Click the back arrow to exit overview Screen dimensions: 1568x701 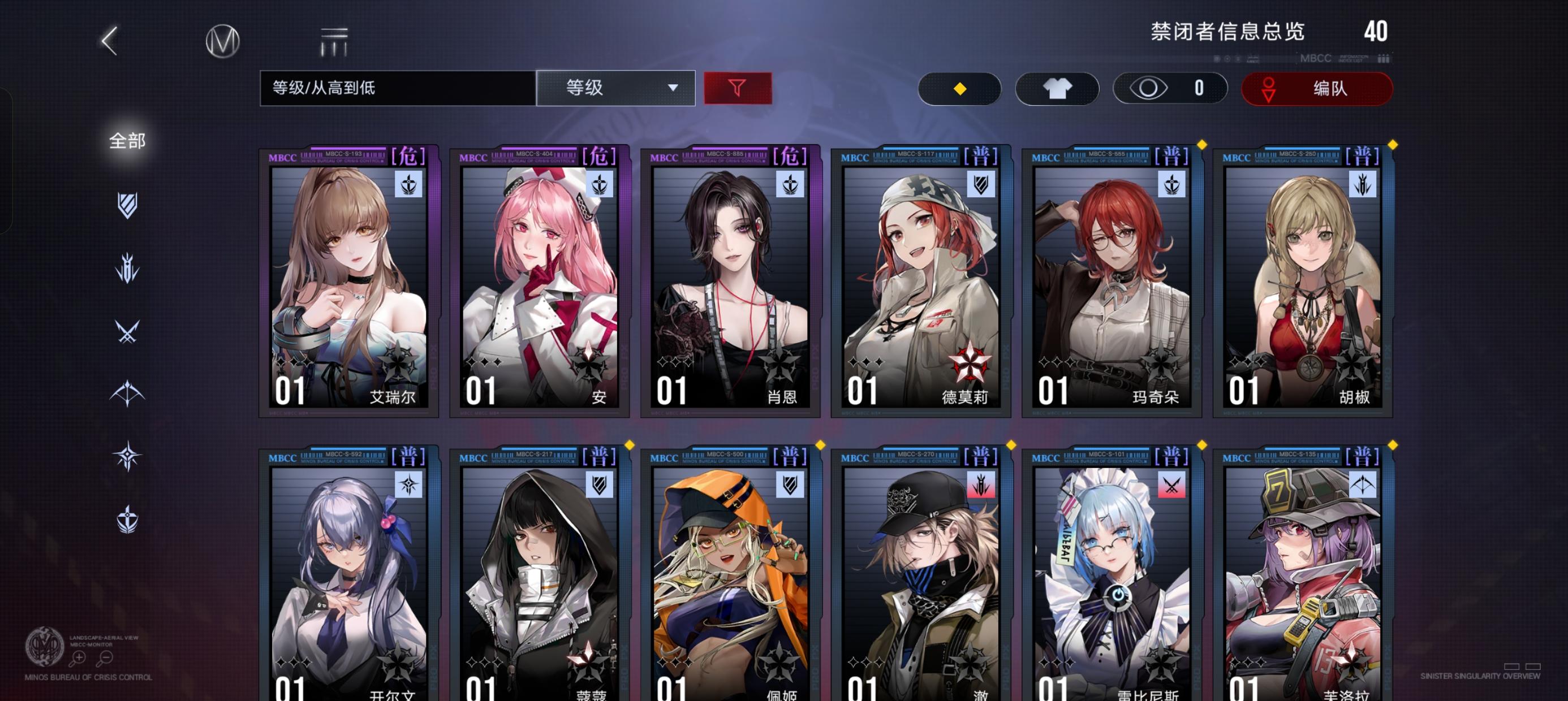pos(110,42)
